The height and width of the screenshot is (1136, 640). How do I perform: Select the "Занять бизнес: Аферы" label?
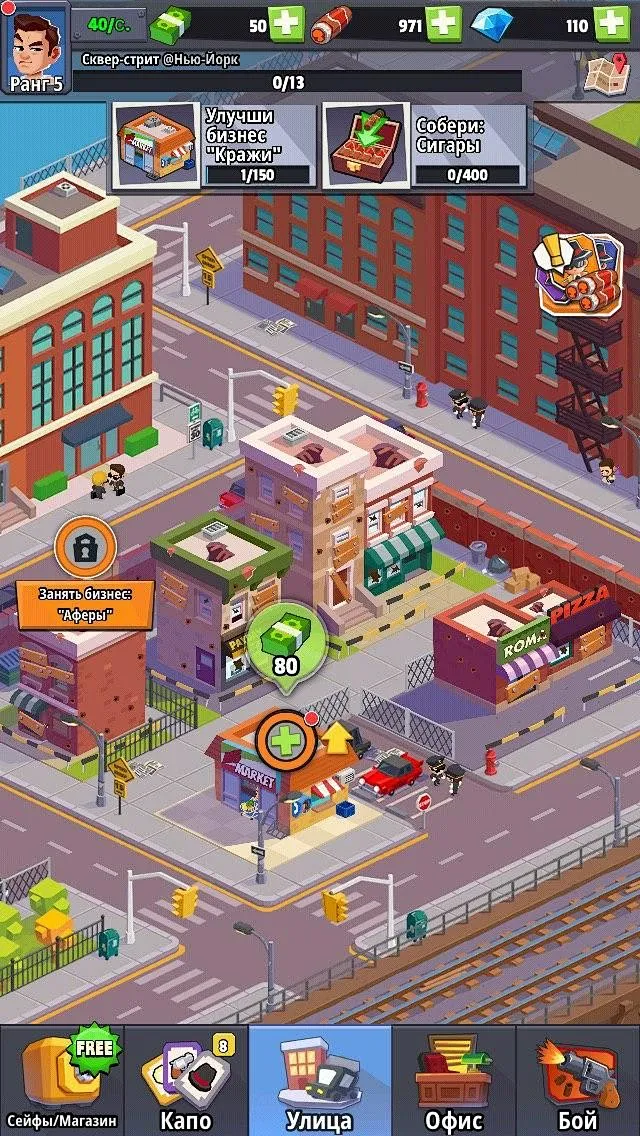[86, 605]
